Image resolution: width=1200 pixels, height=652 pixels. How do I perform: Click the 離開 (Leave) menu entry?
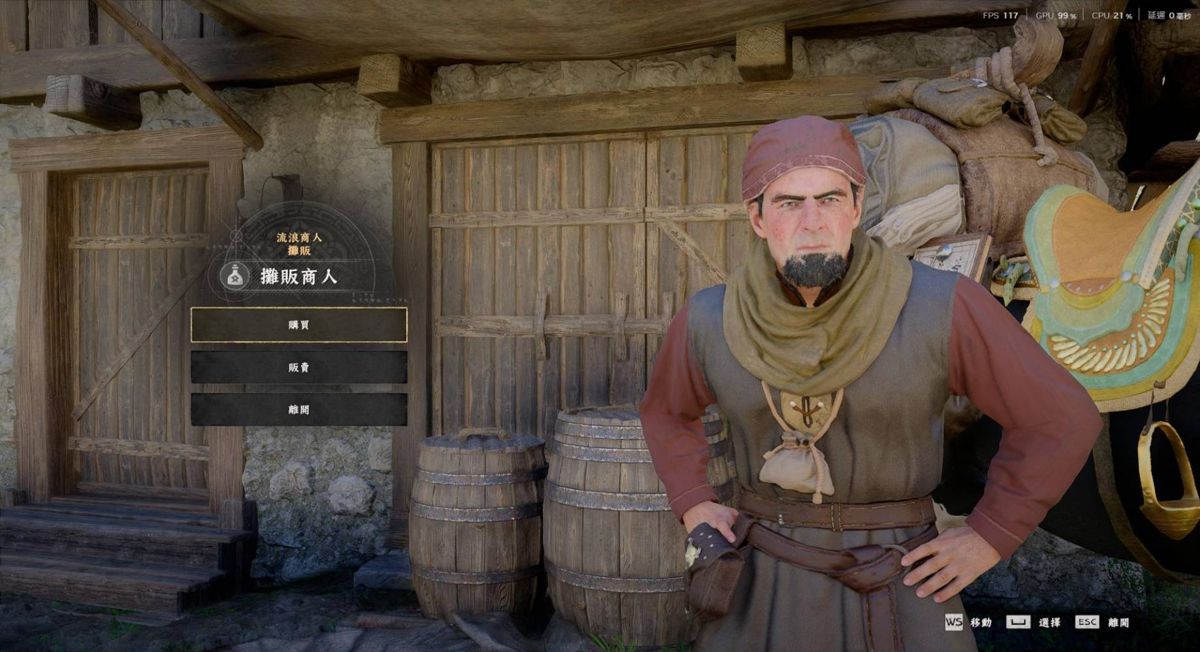click(x=299, y=409)
